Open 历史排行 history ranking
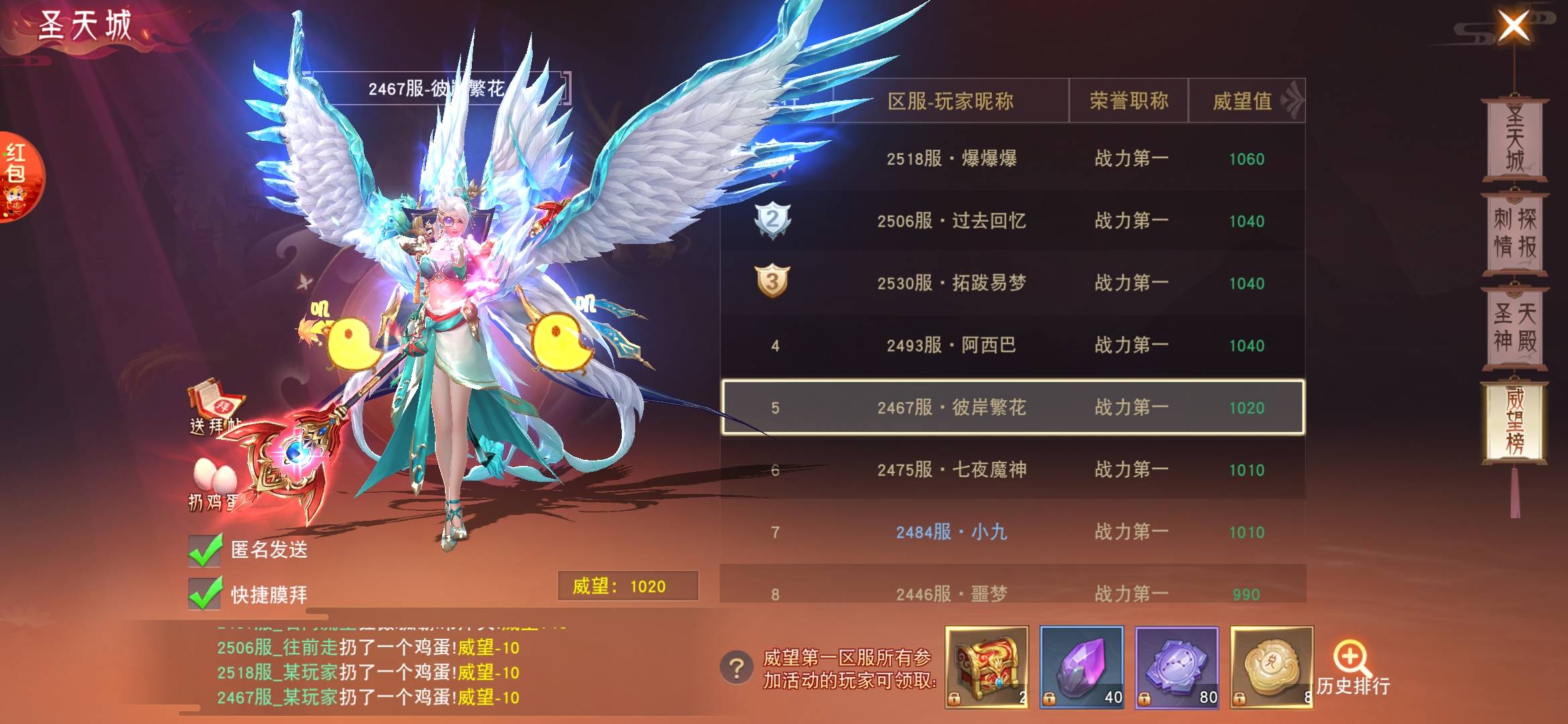The height and width of the screenshot is (724, 1568). tap(1352, 670)
